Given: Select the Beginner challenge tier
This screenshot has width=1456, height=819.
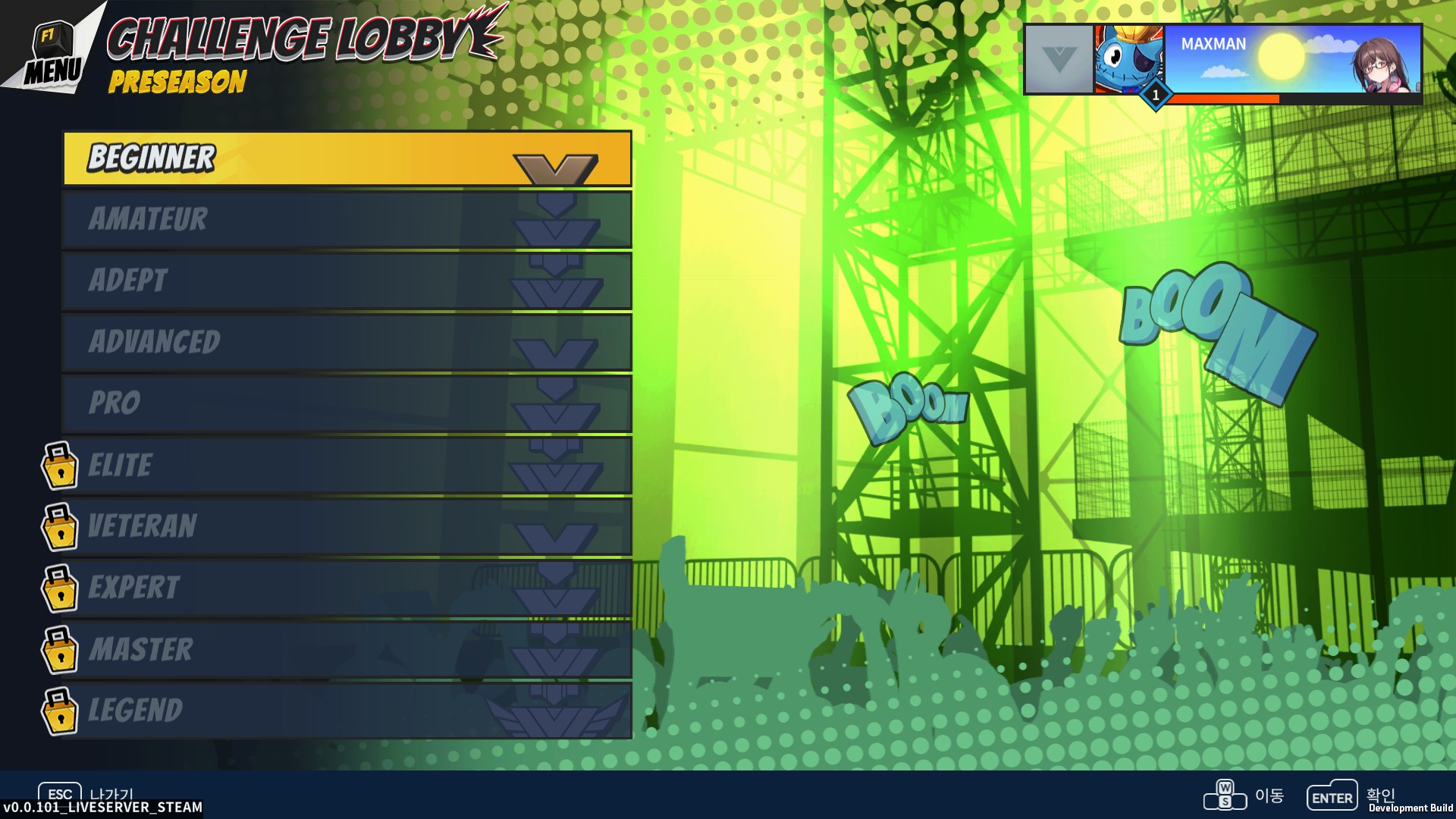Looking at the screenshot, I should tap(347, 158).
